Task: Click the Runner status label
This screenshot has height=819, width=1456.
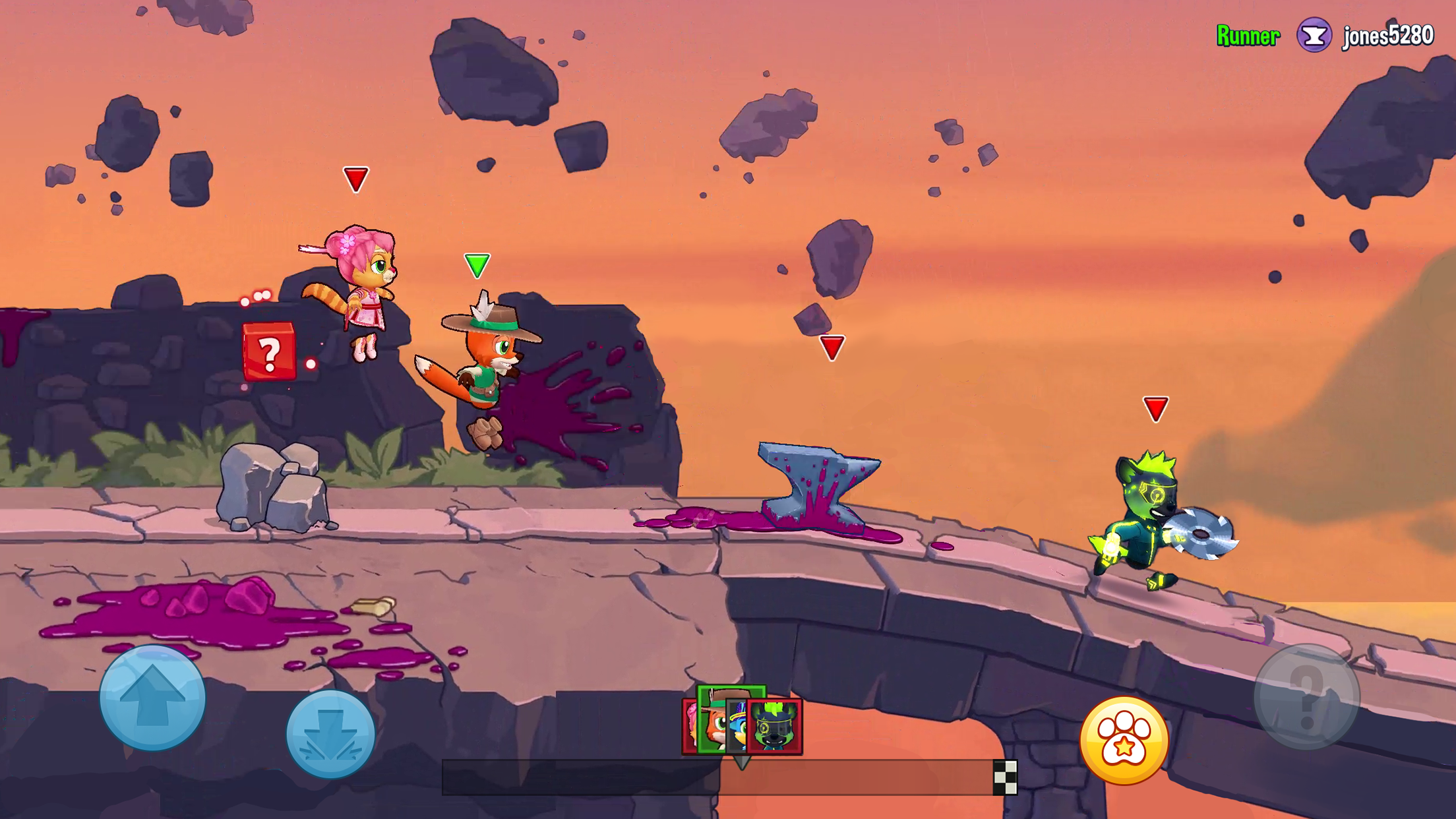Action: click(x=1247, y=36)
